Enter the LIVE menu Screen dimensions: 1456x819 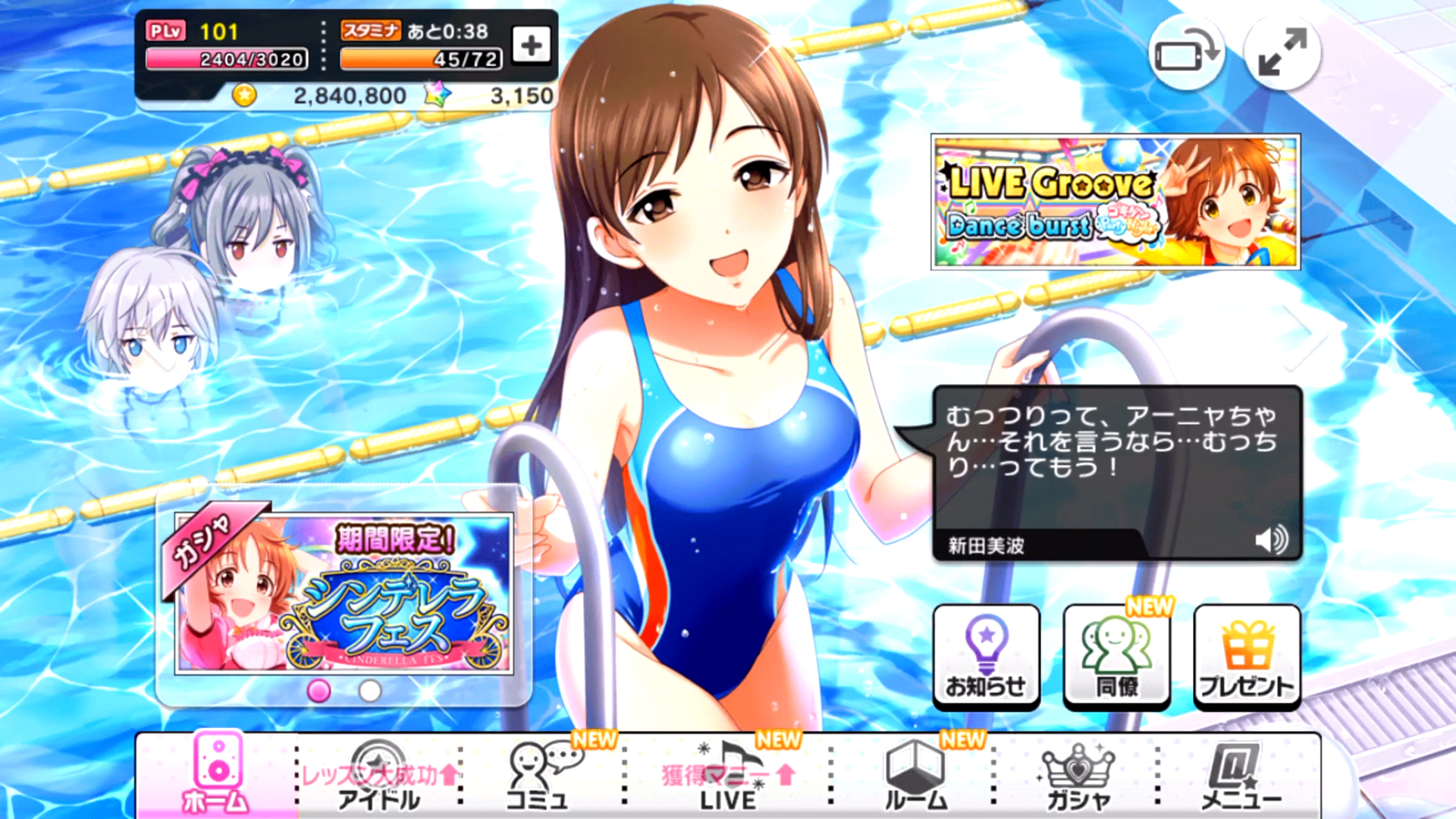[728, 775]
